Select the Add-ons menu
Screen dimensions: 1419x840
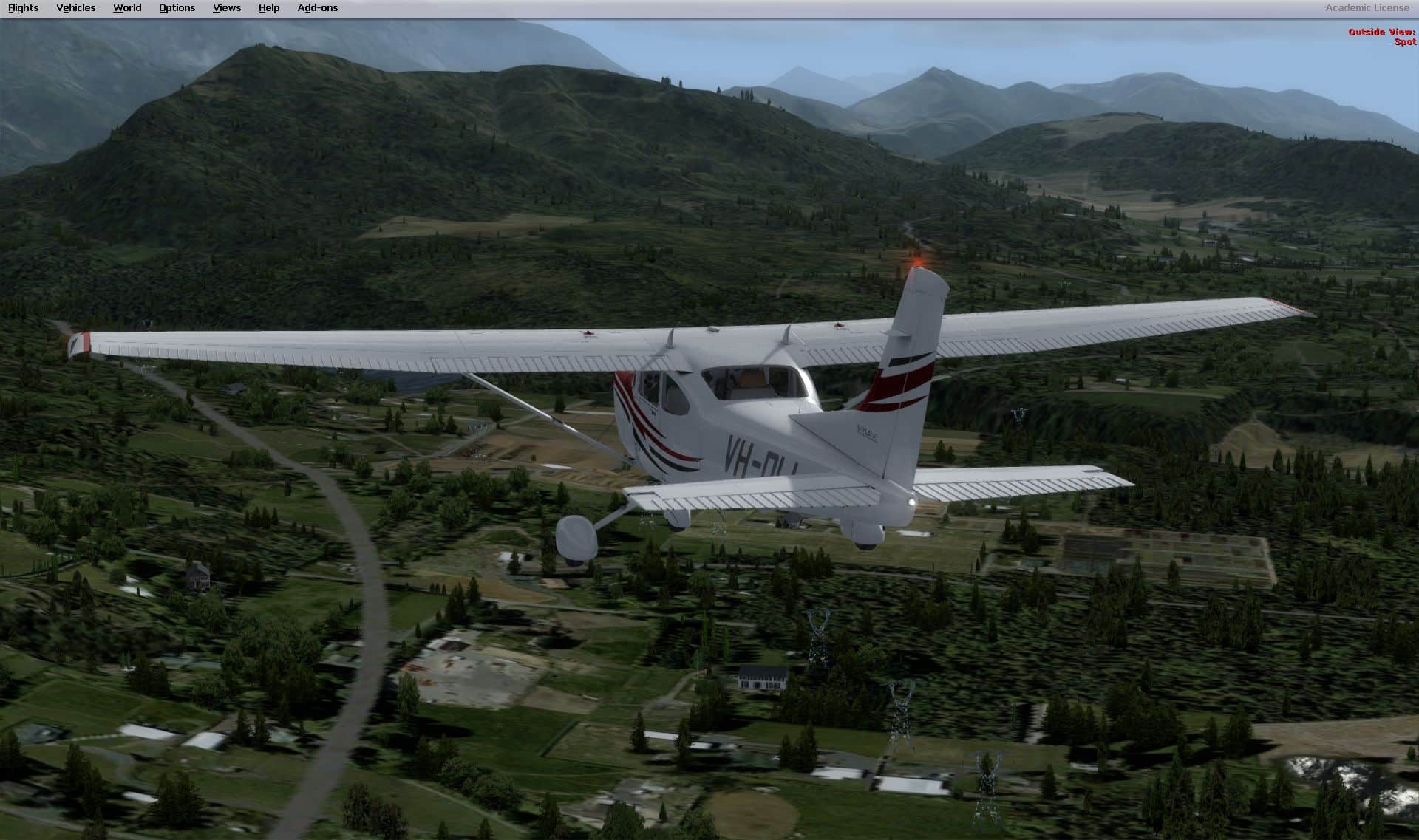click(317, 8)
